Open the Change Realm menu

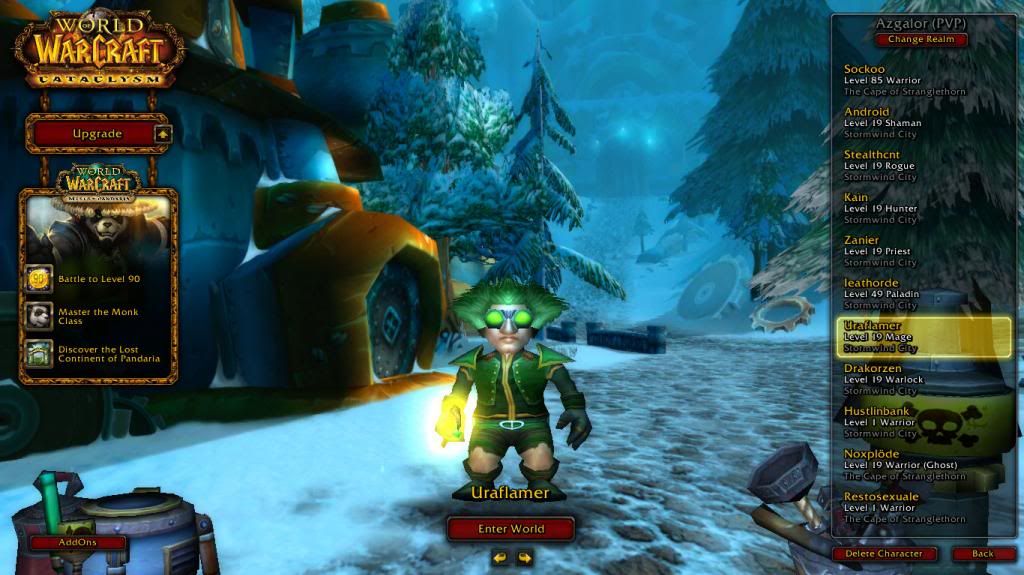tap(921, 40)
